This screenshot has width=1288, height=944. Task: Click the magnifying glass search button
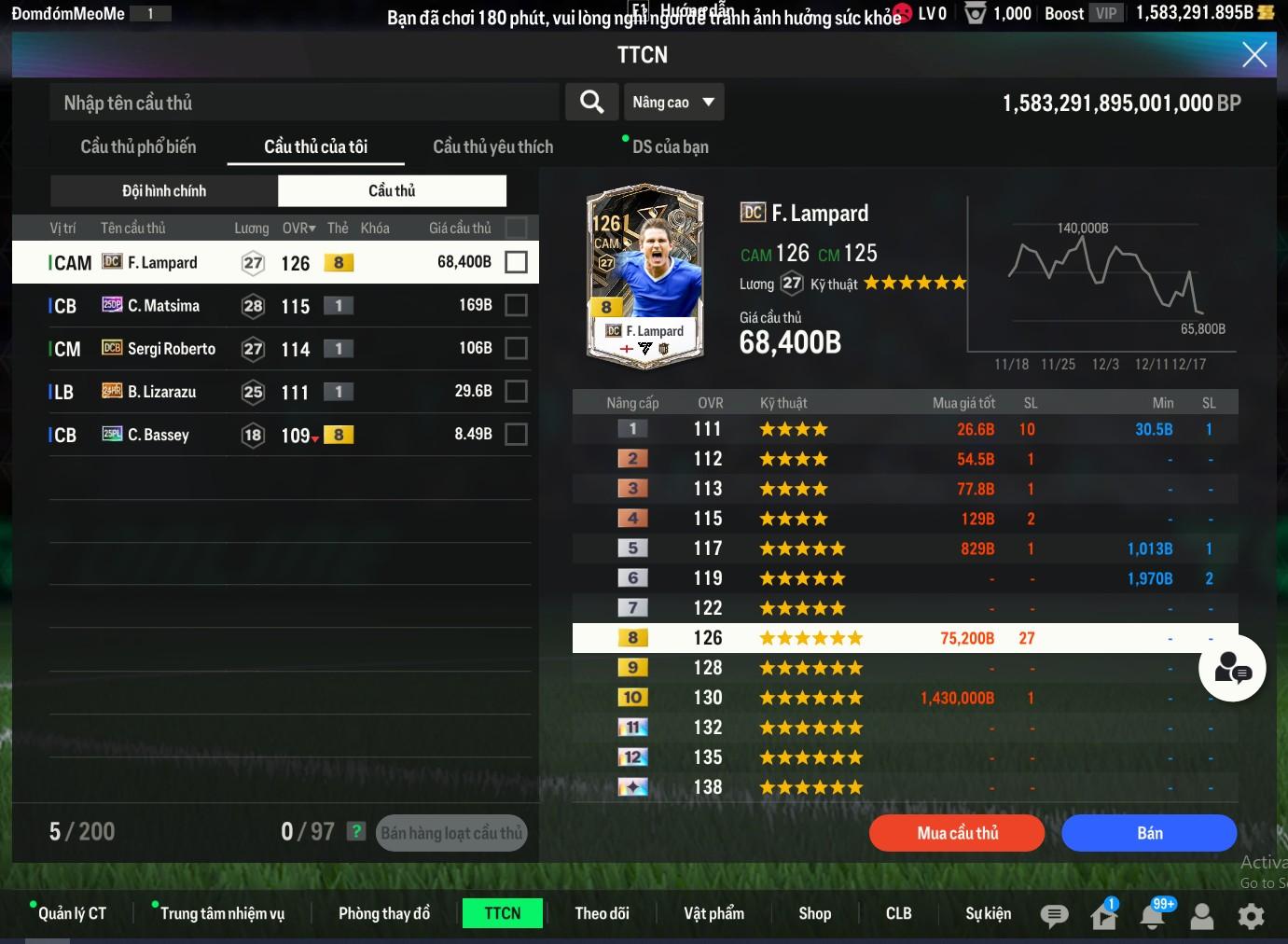tap(591, 102)
